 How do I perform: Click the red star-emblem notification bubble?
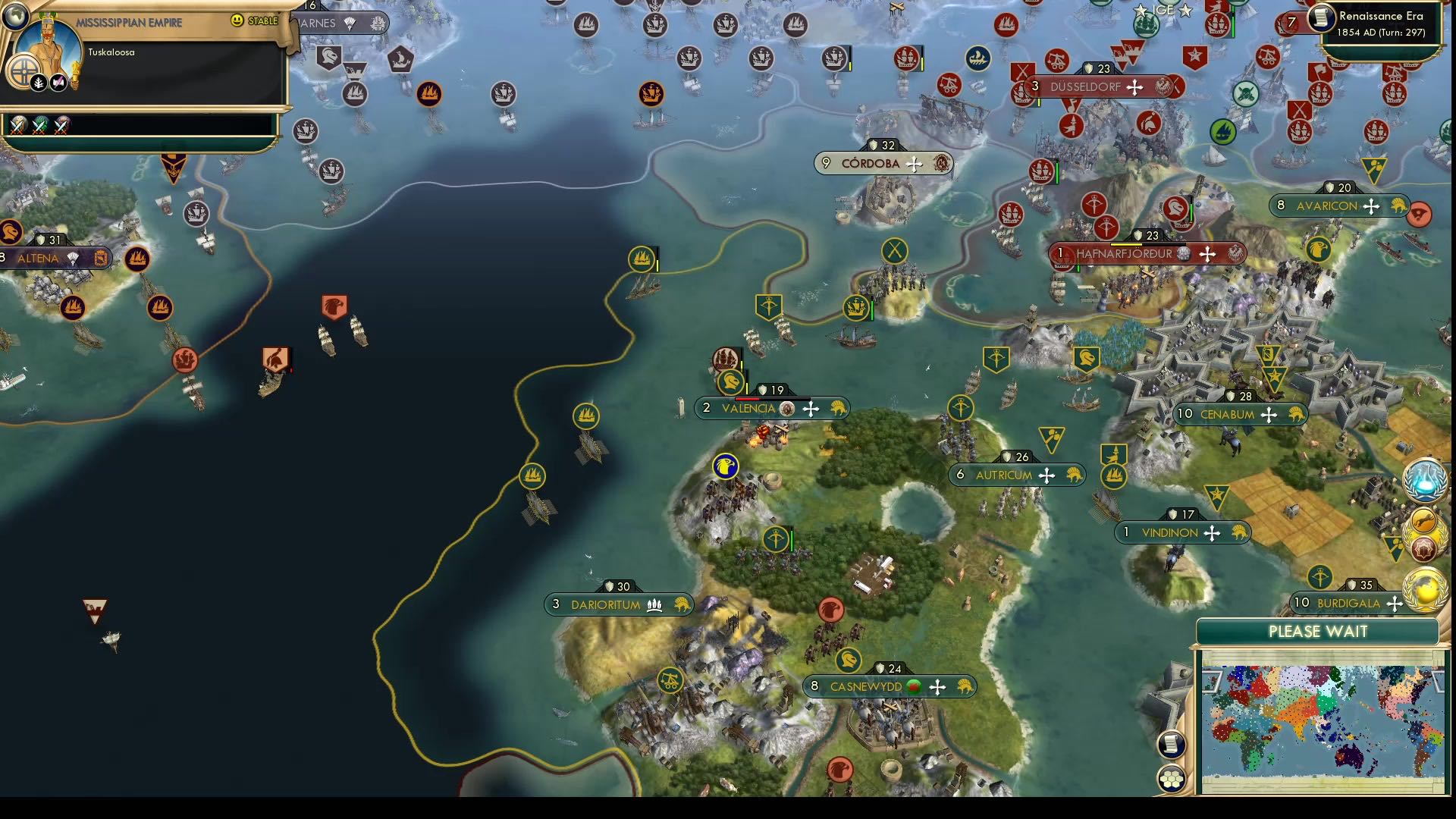1423,547
